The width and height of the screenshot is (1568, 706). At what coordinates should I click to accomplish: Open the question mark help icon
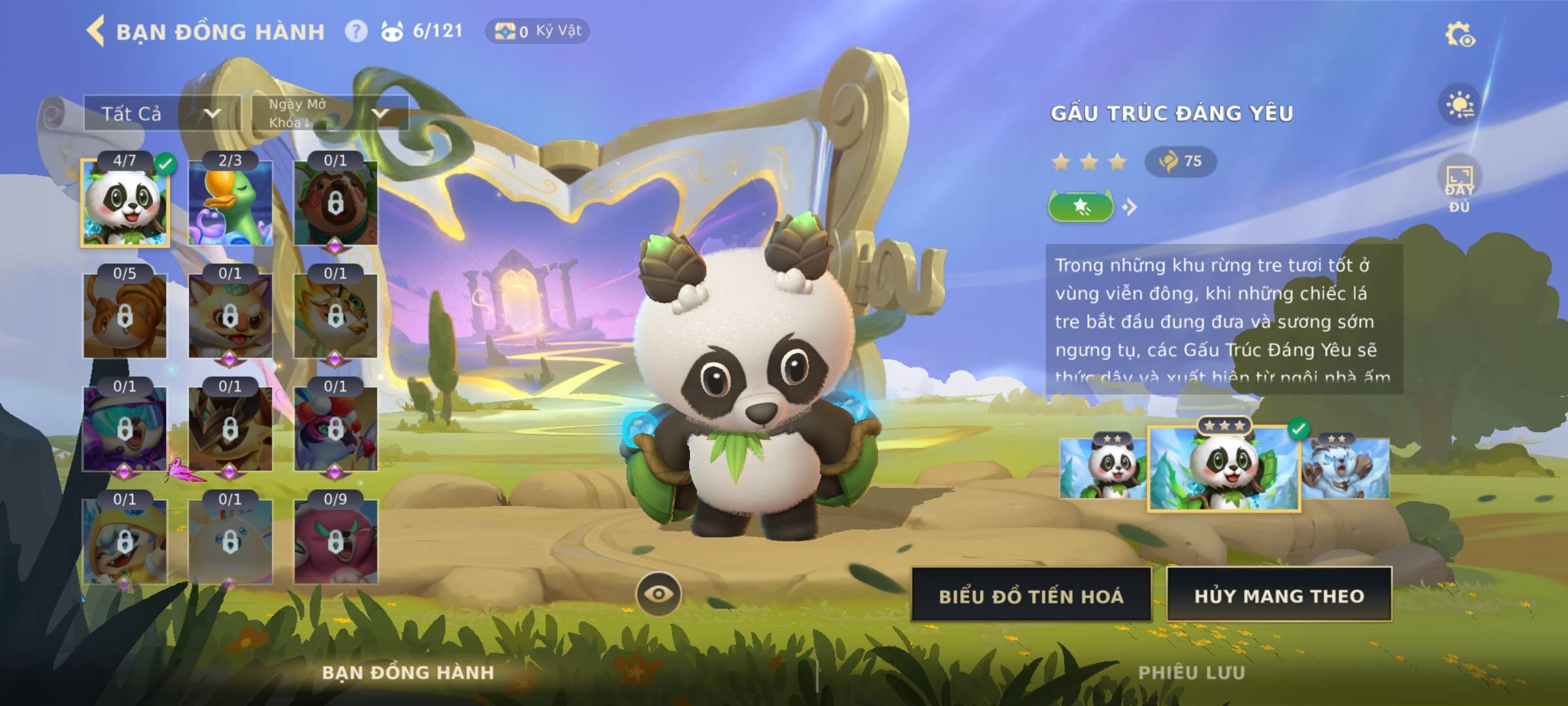pos(356,31)
